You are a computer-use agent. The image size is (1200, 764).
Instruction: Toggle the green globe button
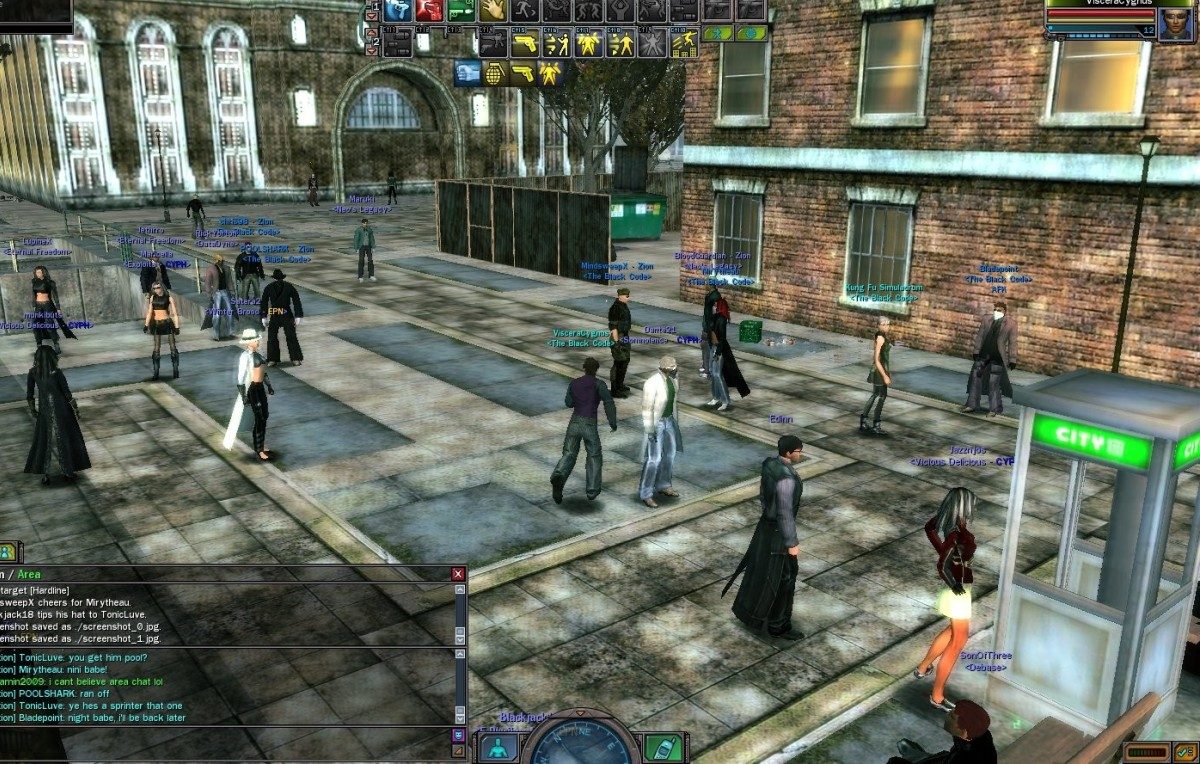(751, 33)
